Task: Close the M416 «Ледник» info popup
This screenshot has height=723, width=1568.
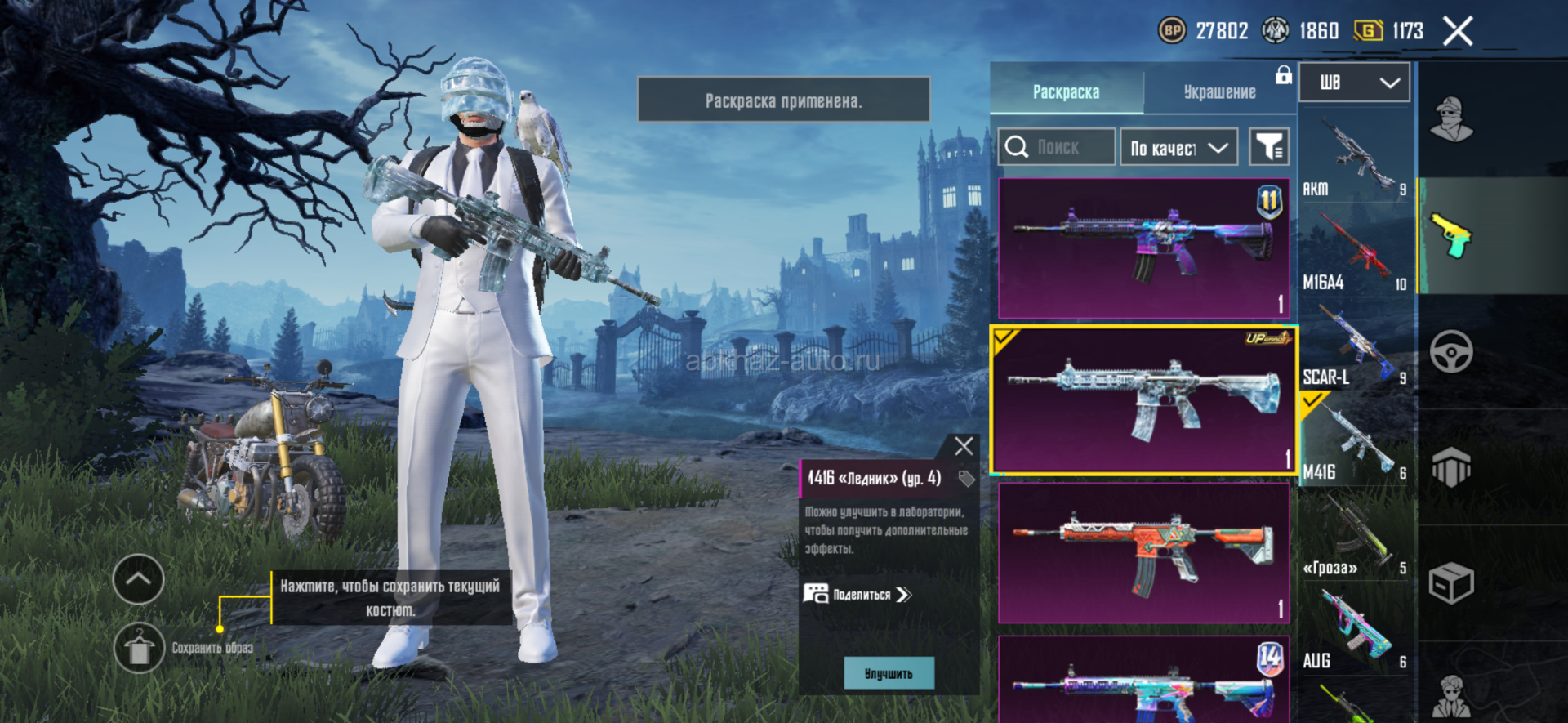Action: (964, 446)
